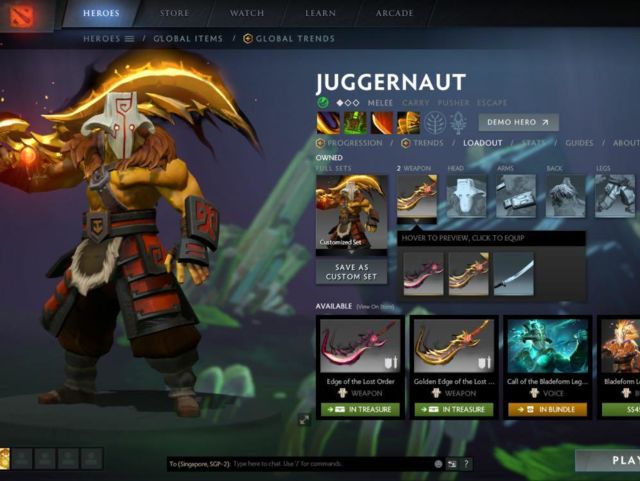Click the Demo Hero button
Image resolution: width=640 pixels, height=481 pixels.
[518, 122]
